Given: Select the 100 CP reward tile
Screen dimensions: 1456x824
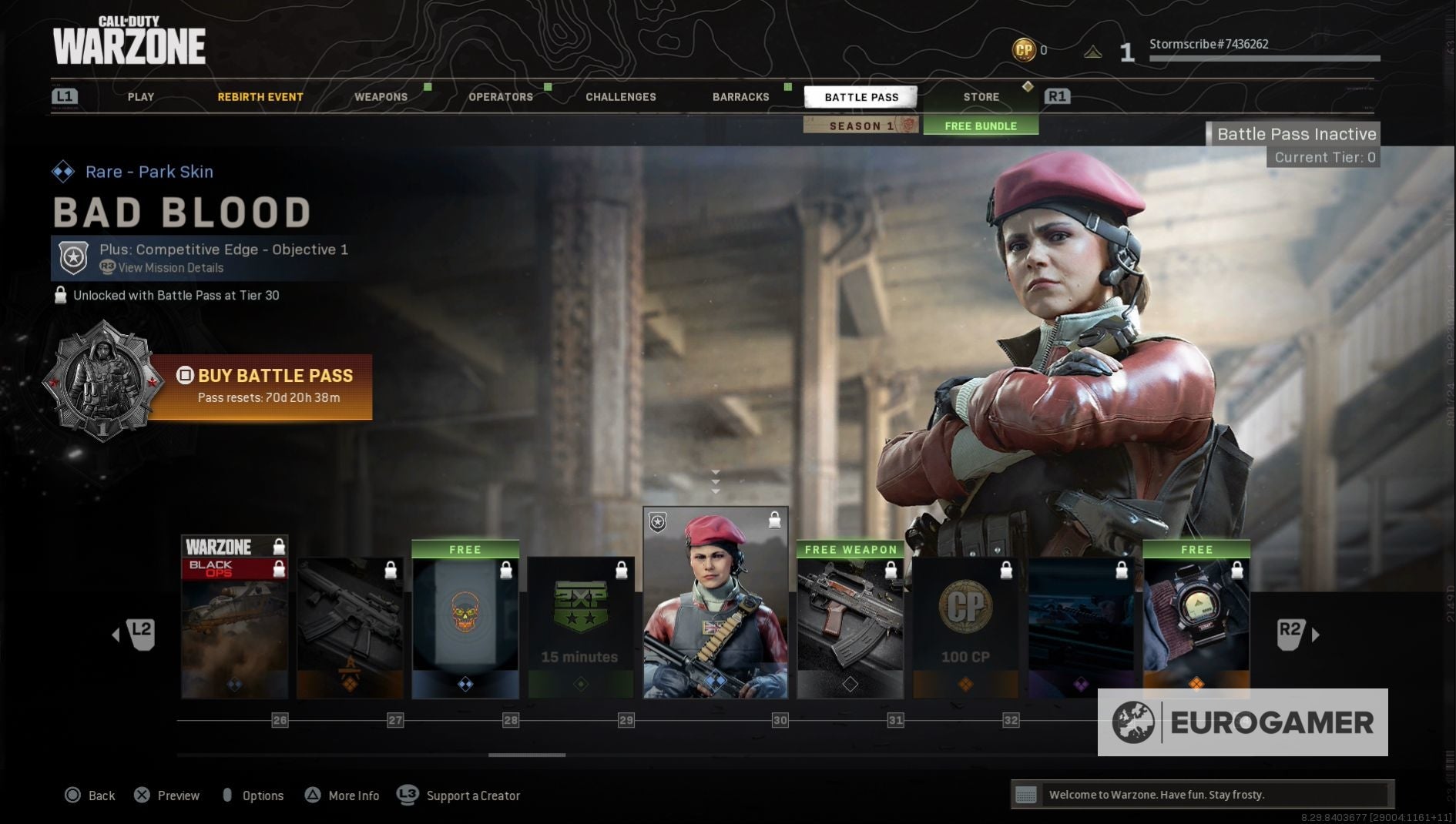Looking at the screenshot, I should [966, 628].
